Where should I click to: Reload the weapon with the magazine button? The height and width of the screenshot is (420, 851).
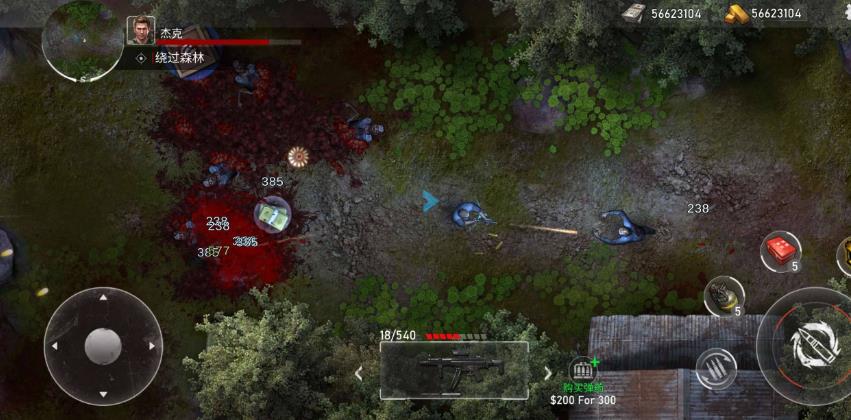pos(715,369)
